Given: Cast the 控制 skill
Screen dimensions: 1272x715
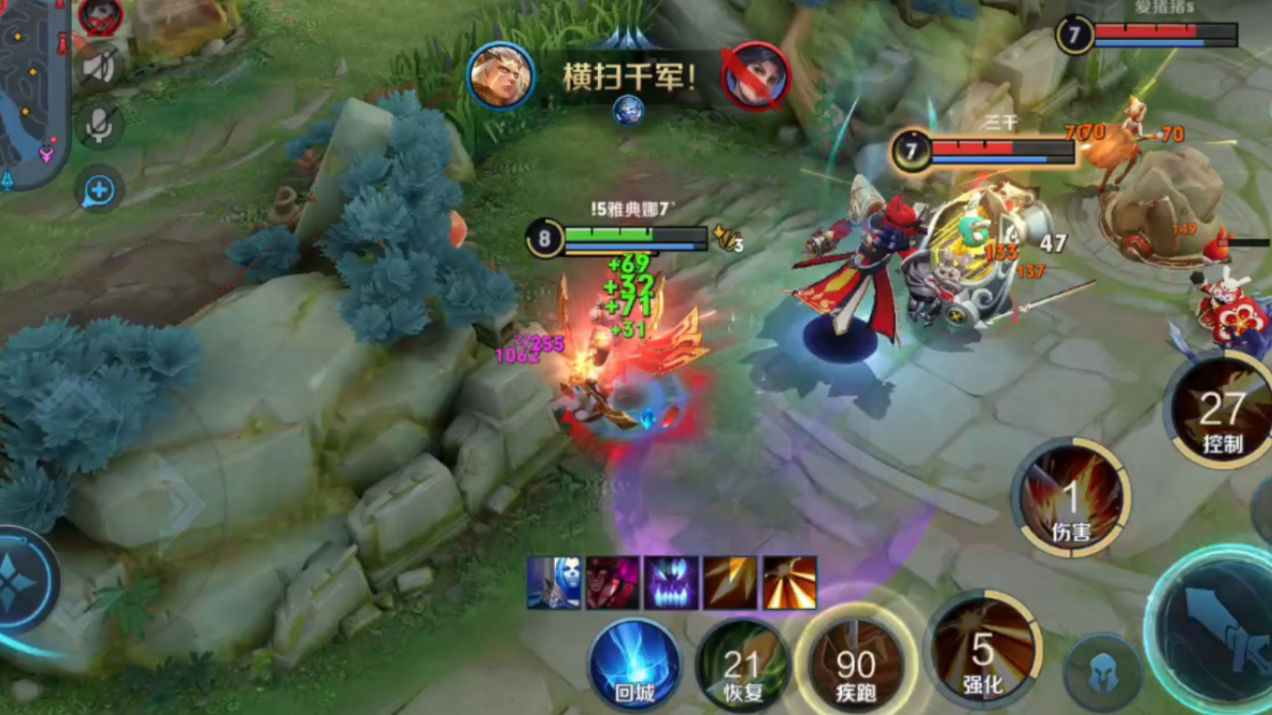Looking at the screenshot, I should (x=1222, y=411).
